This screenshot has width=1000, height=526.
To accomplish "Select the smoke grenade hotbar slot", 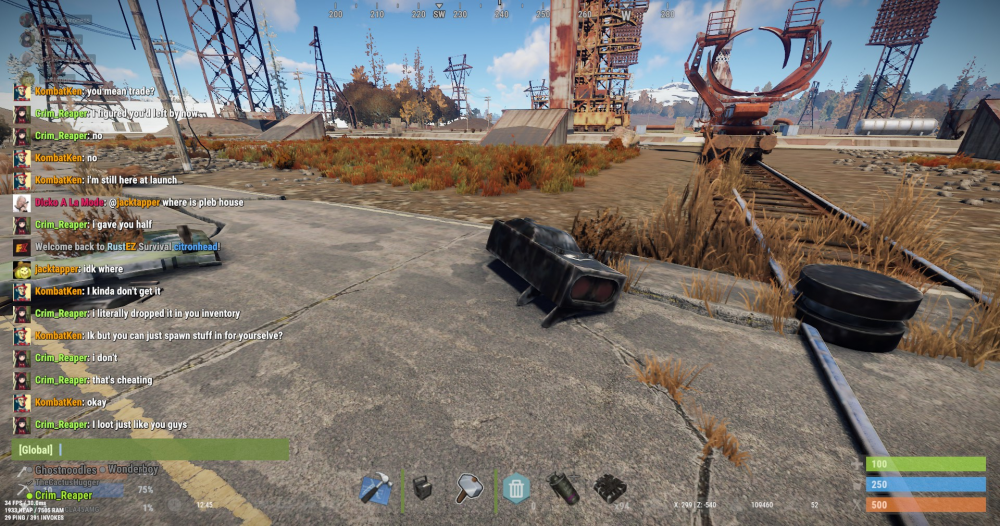I will coord(563,489).
